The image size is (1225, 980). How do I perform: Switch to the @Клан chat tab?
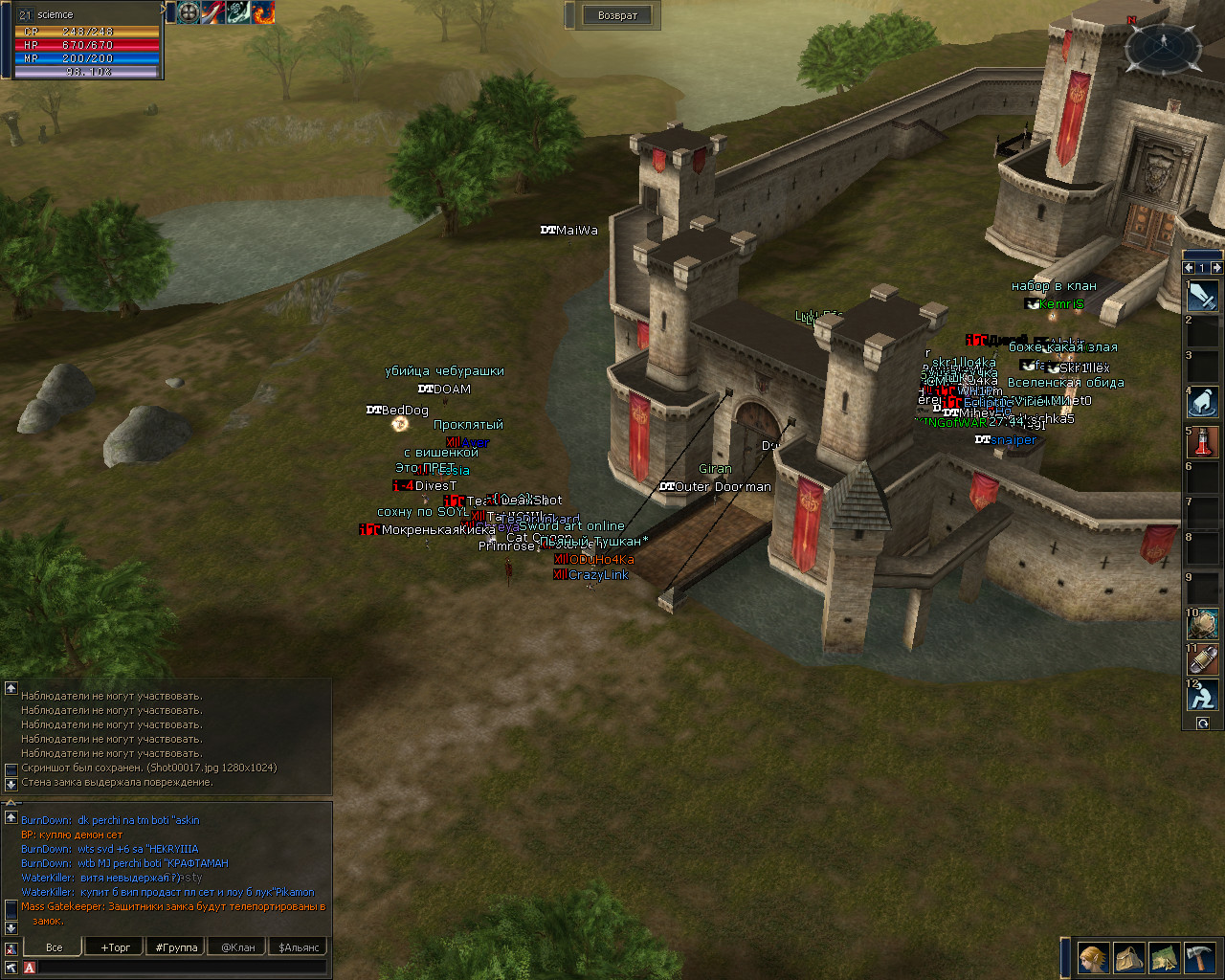click(x=237, y=947)
